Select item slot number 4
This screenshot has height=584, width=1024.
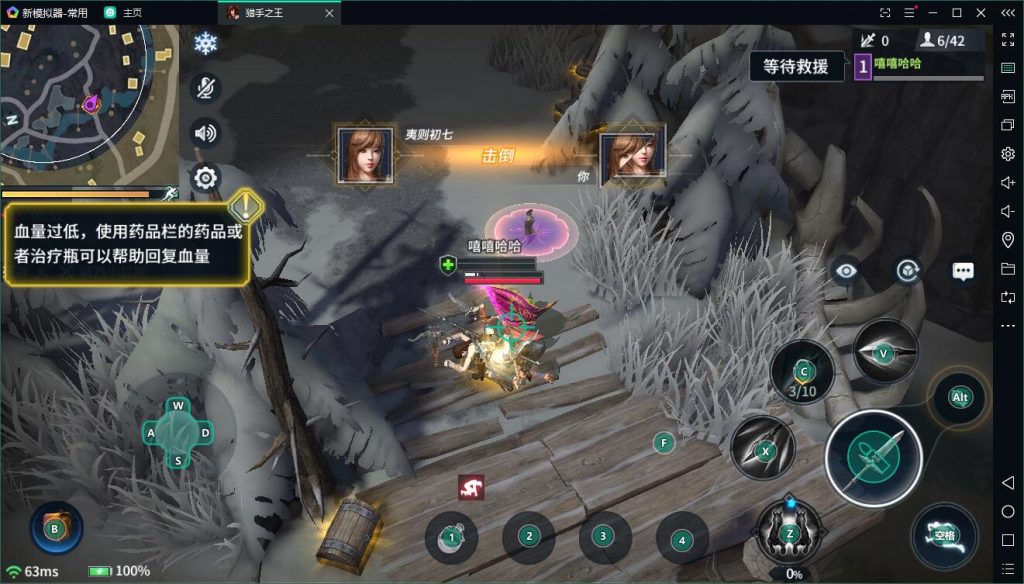tap(681, 540)
